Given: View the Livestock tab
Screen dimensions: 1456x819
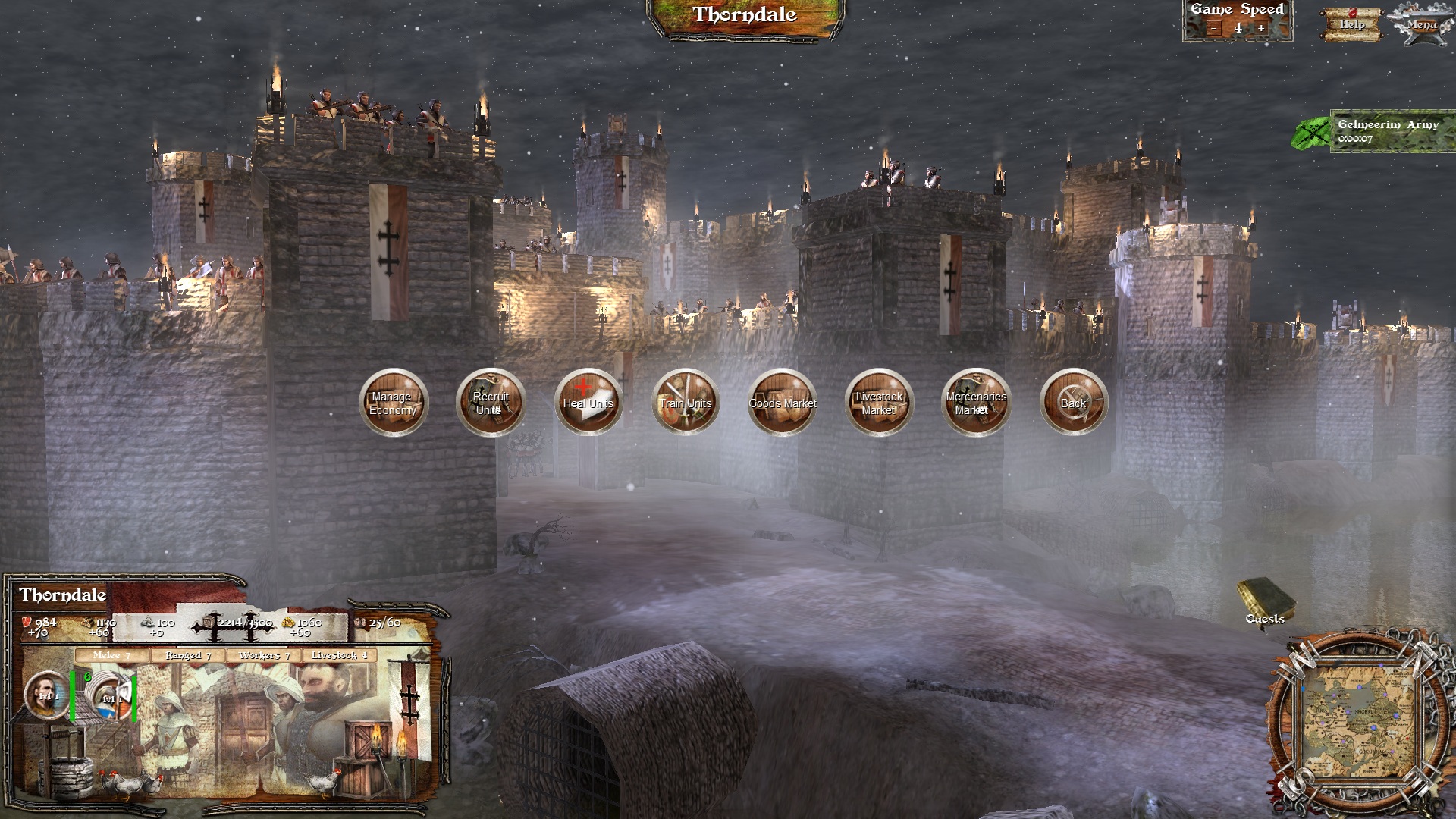Looking at the screenshot, I should pos(339,655).
